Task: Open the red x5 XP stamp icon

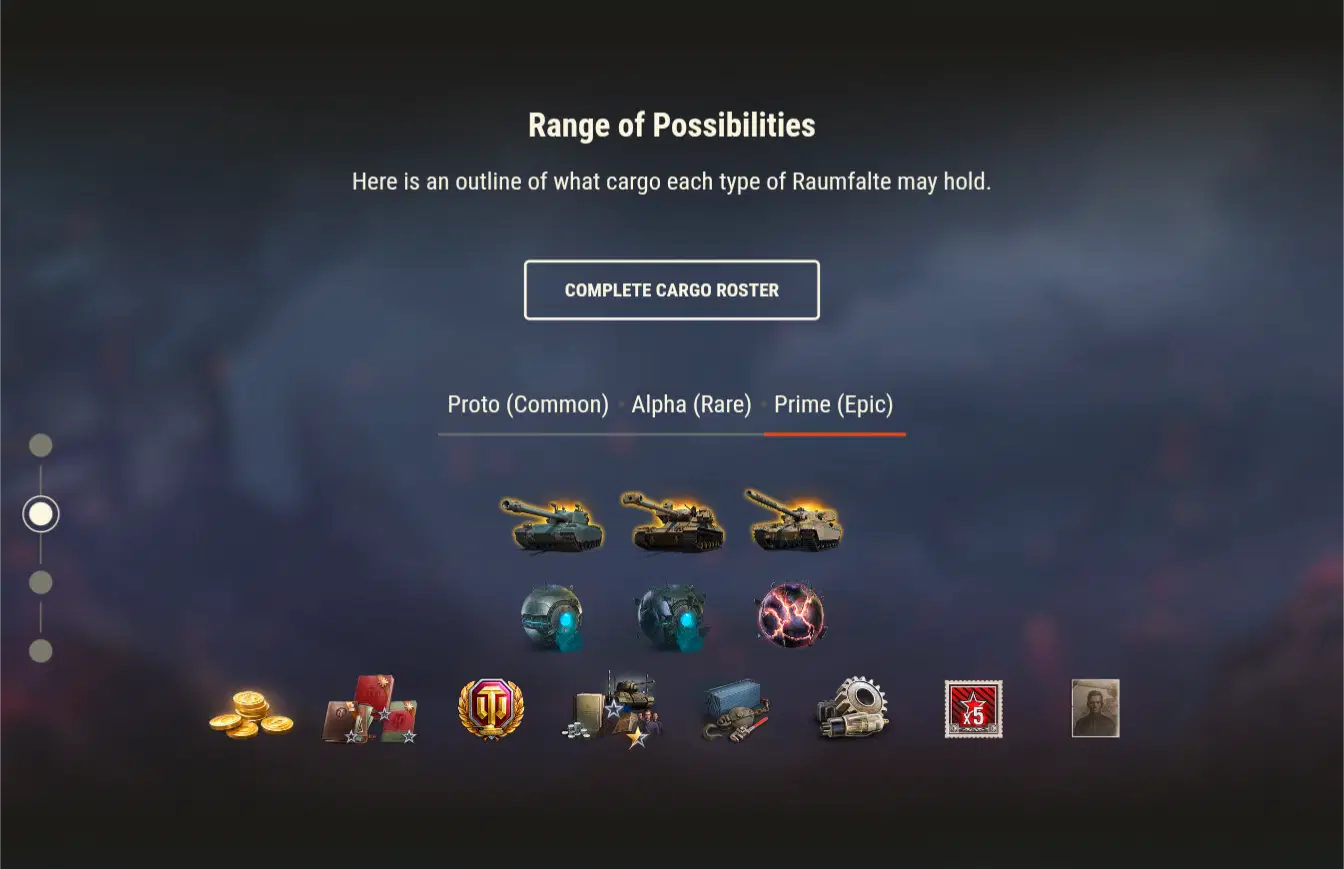Action: [973, 710]
